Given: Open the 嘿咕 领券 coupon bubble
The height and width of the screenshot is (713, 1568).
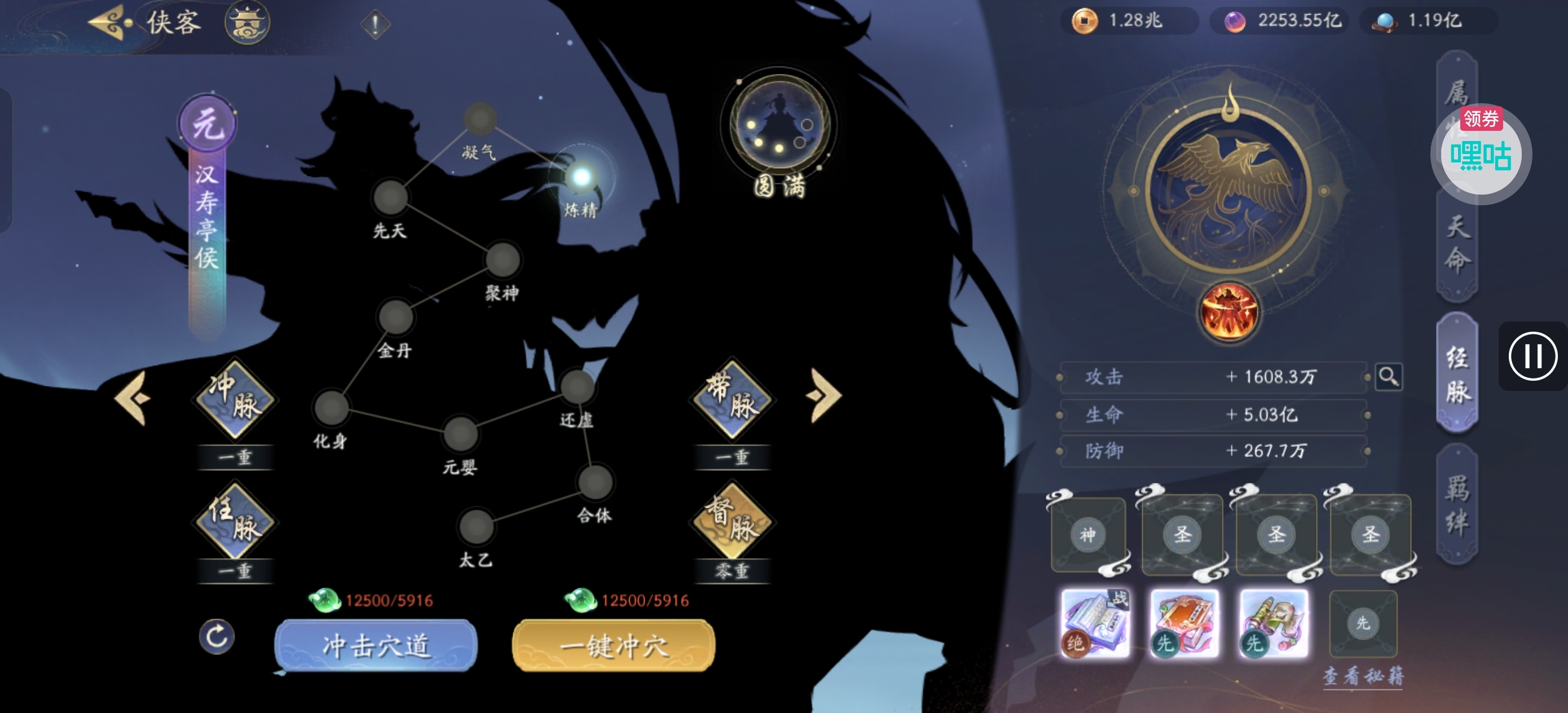Looking at the screenshot, I should click(1481, 153).
